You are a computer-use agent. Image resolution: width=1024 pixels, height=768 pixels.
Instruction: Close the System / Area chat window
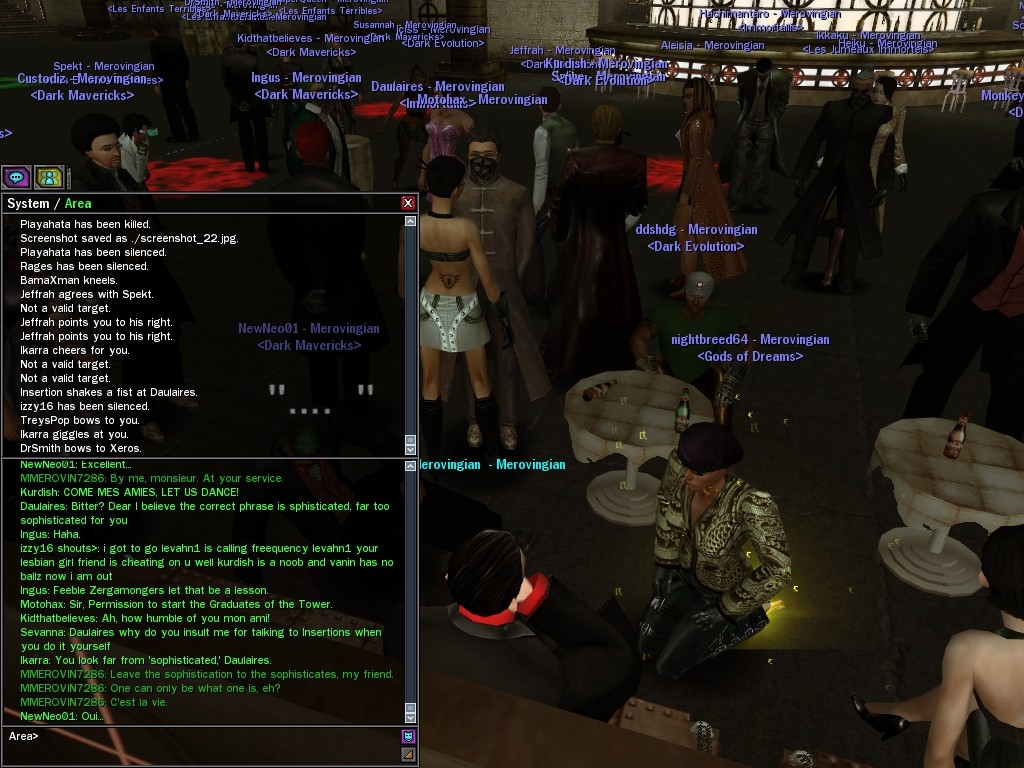point(408,203)
